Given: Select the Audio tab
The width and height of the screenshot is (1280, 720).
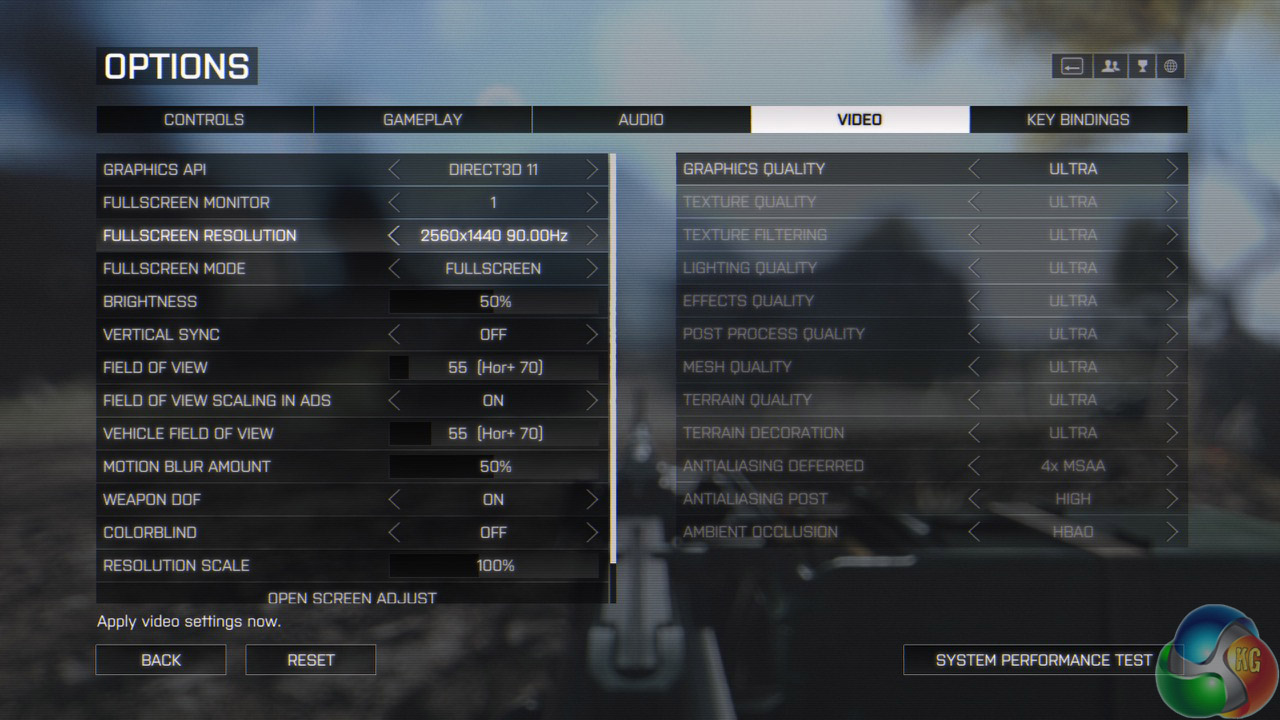Looking at the screenshot, I should pyautogui.click(x=641, y=119).
